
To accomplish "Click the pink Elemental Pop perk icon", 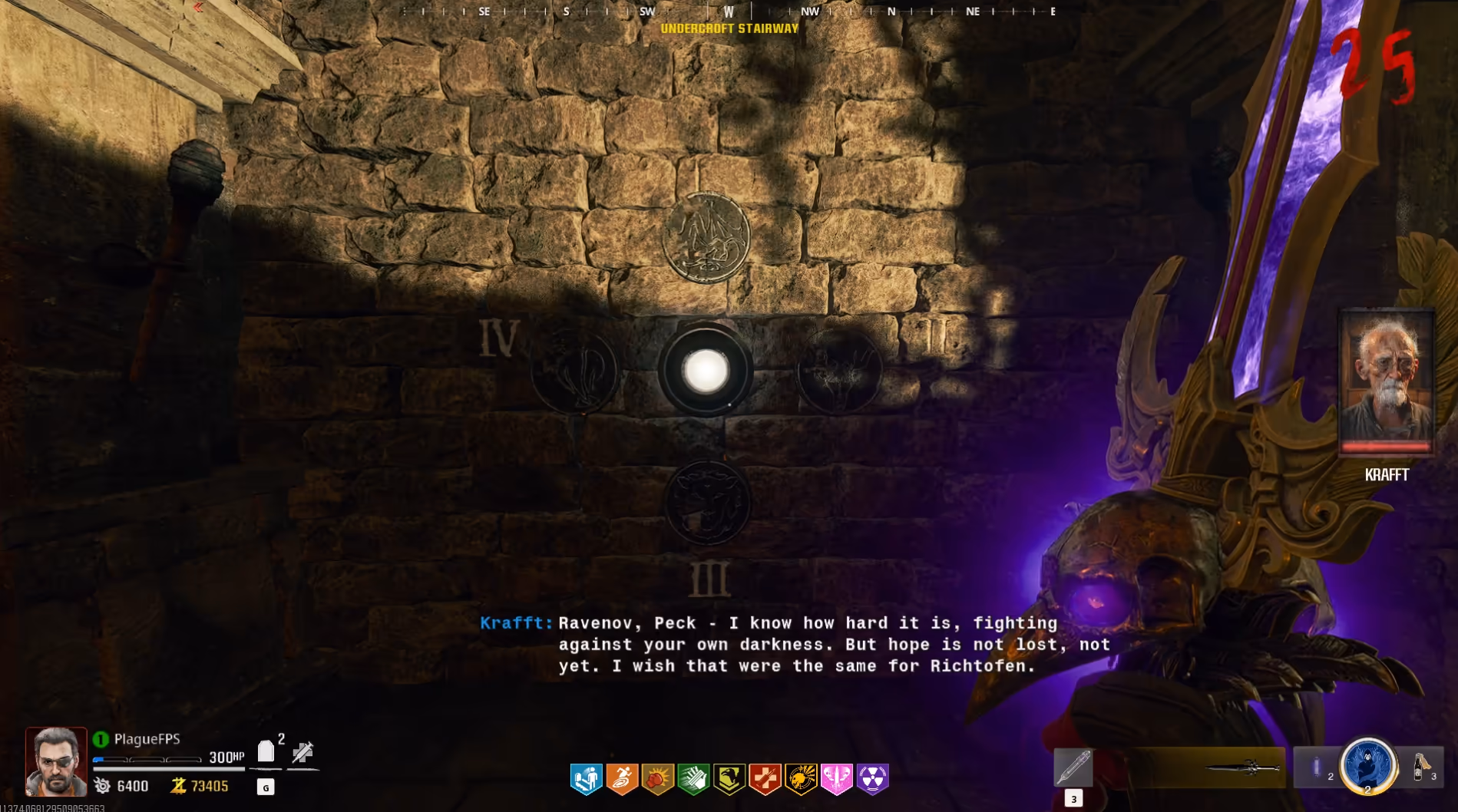I will (x=836, y=778).
